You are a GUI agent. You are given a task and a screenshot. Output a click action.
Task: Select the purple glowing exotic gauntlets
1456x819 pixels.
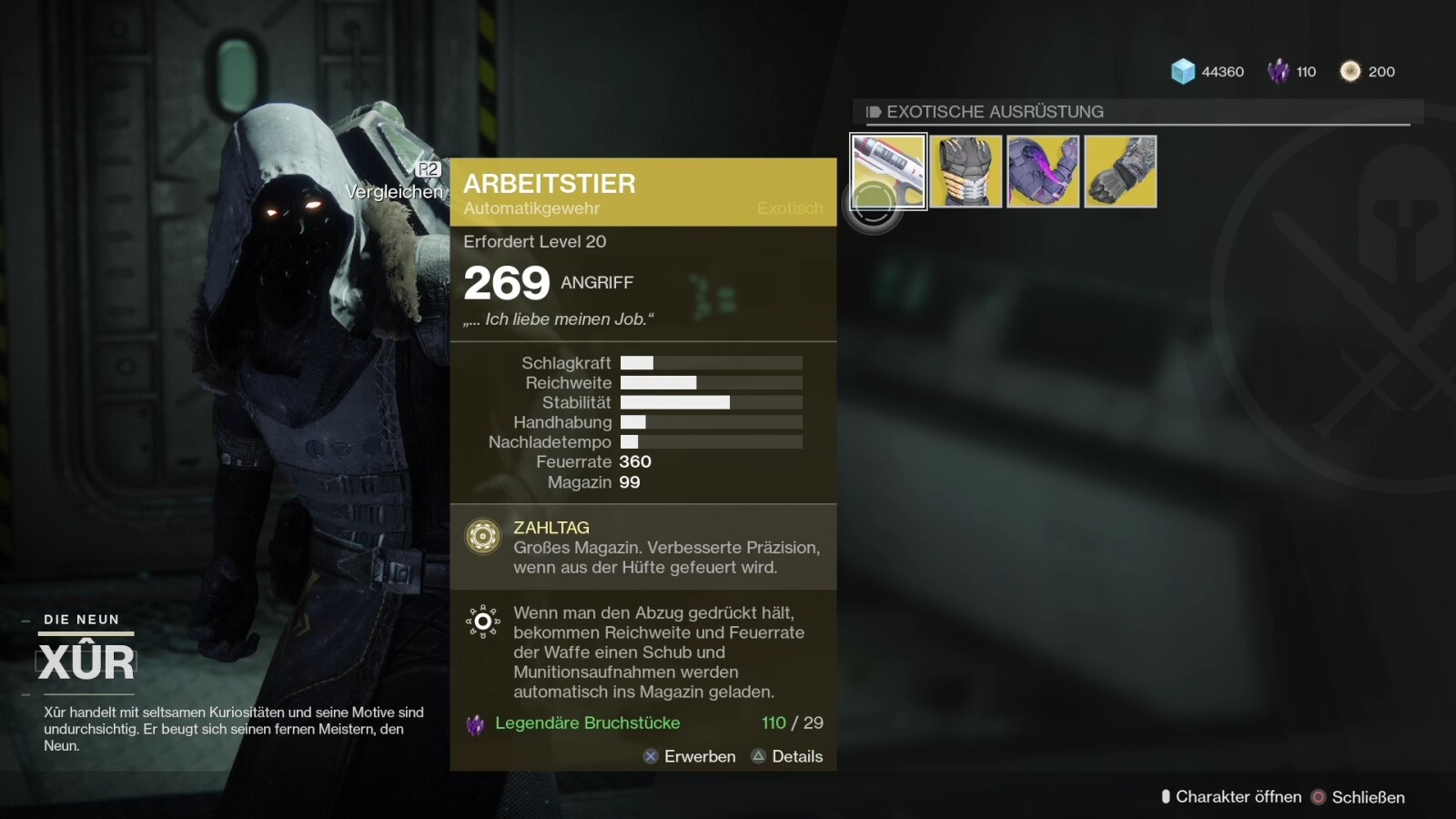pos(1043,171)
